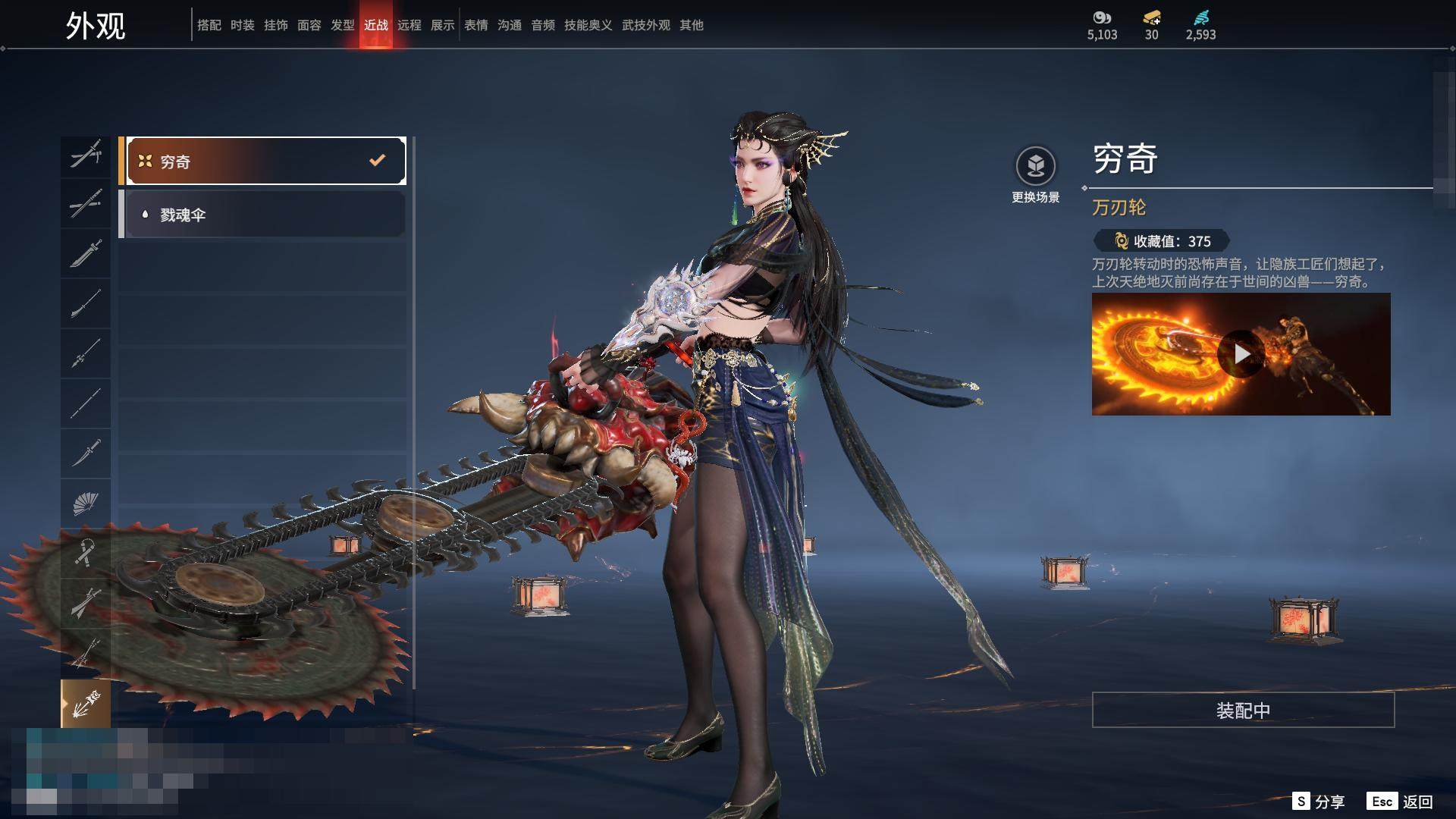Select the 沟通 tab

pos(509,25)
